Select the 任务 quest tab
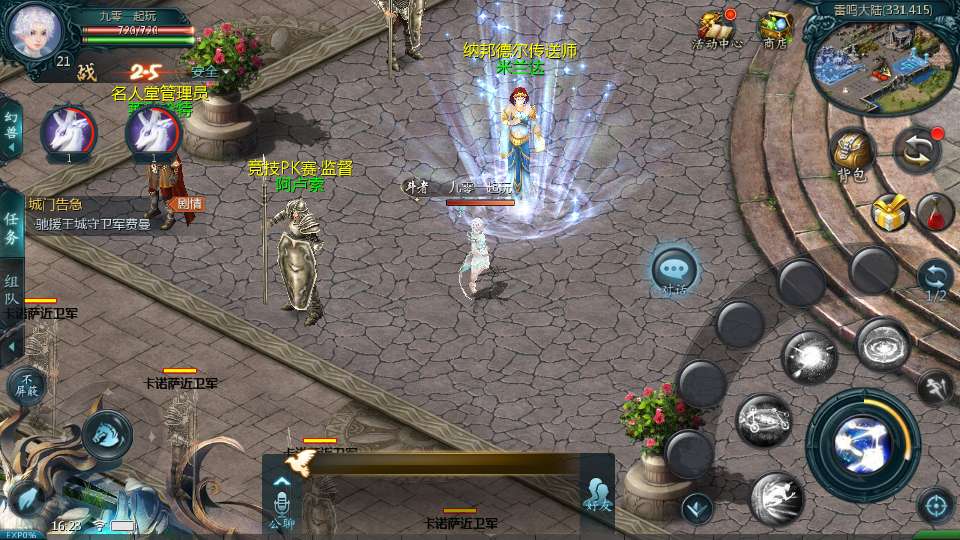This screenshot has height=540, width=960. [12, 229]
